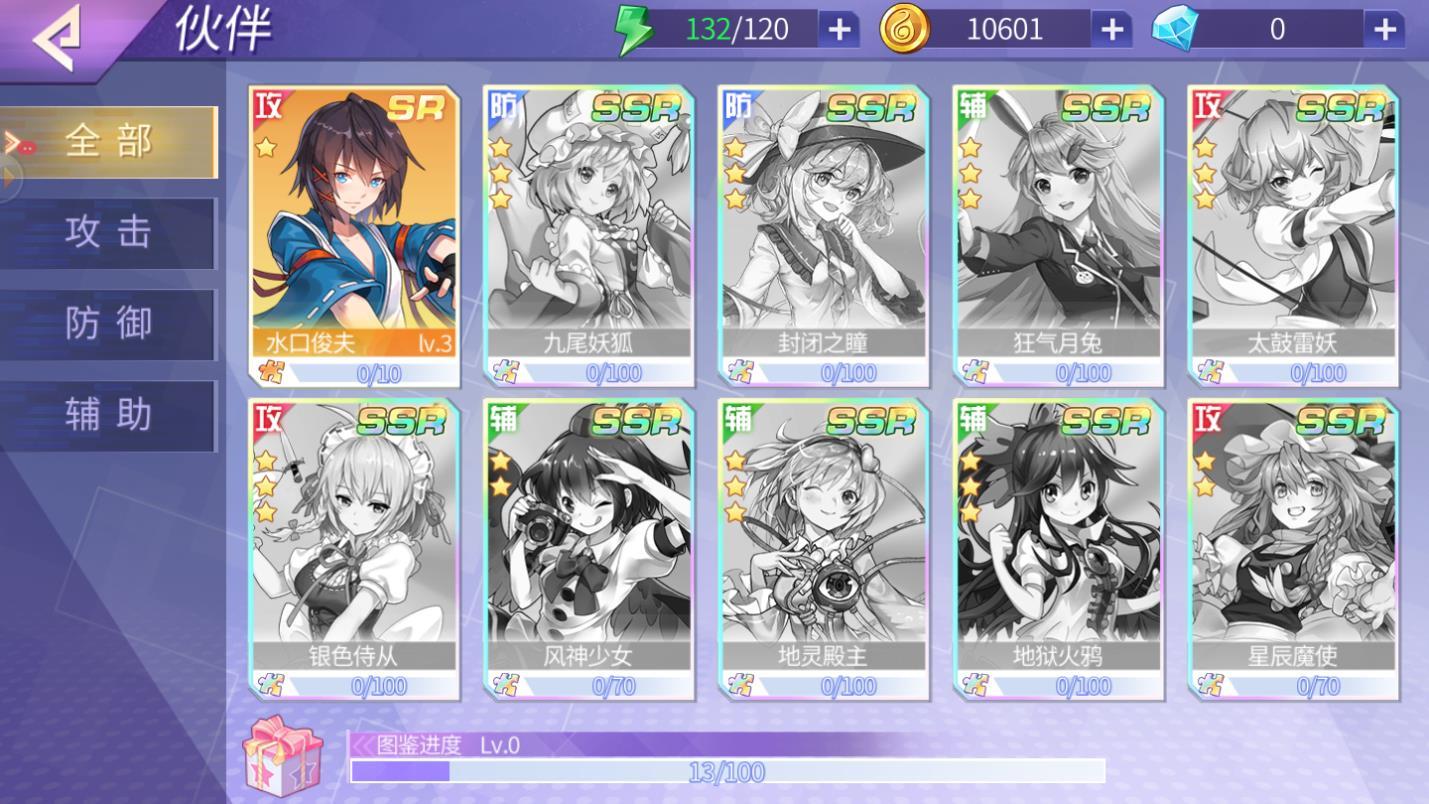The height and width of the screenshot is (804, 1429).
Task: Choose the 封闭之瞳 partner card
Action: click(824, 235)
